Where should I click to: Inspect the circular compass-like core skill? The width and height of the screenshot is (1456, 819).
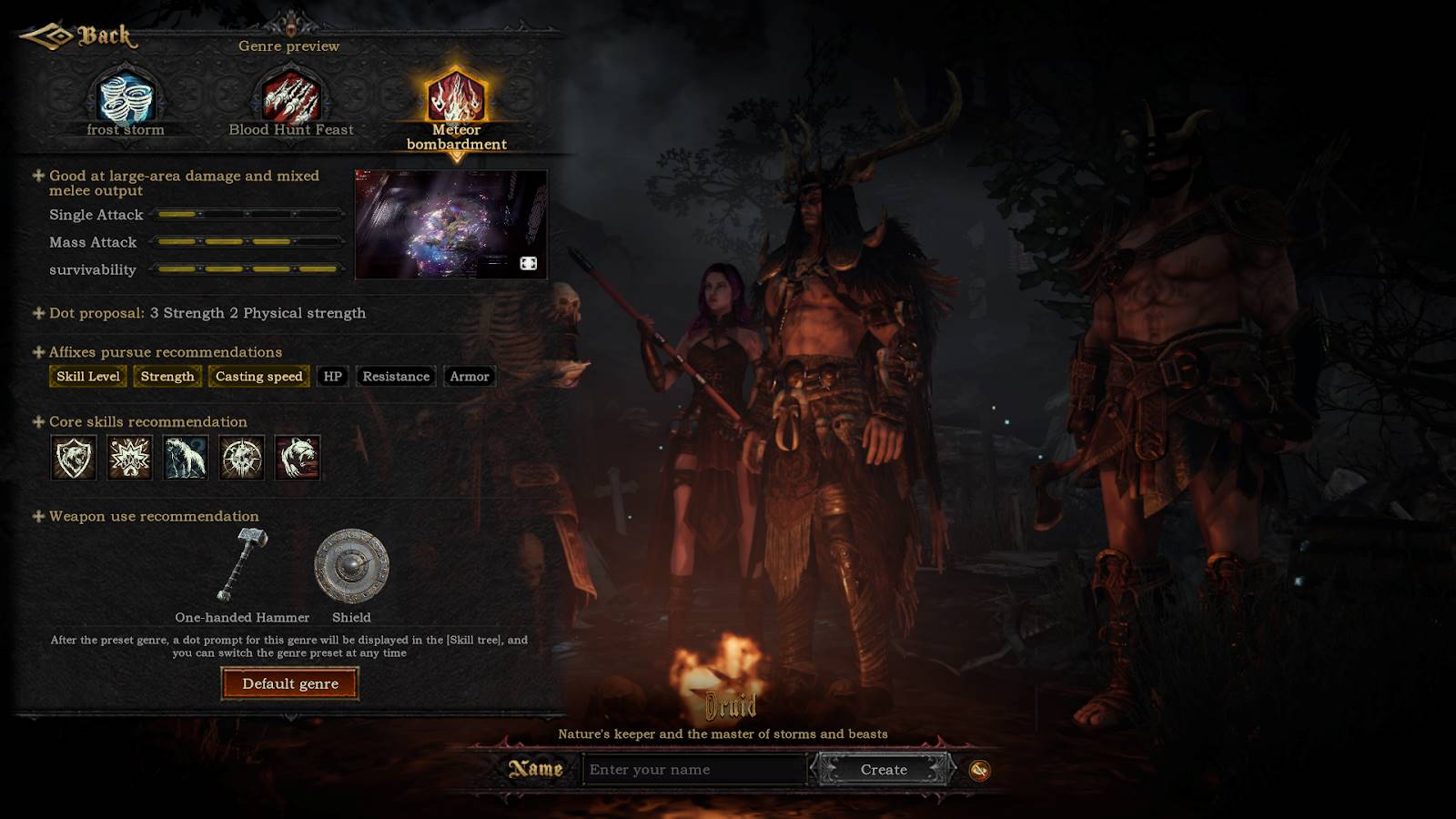pos(242,457)
